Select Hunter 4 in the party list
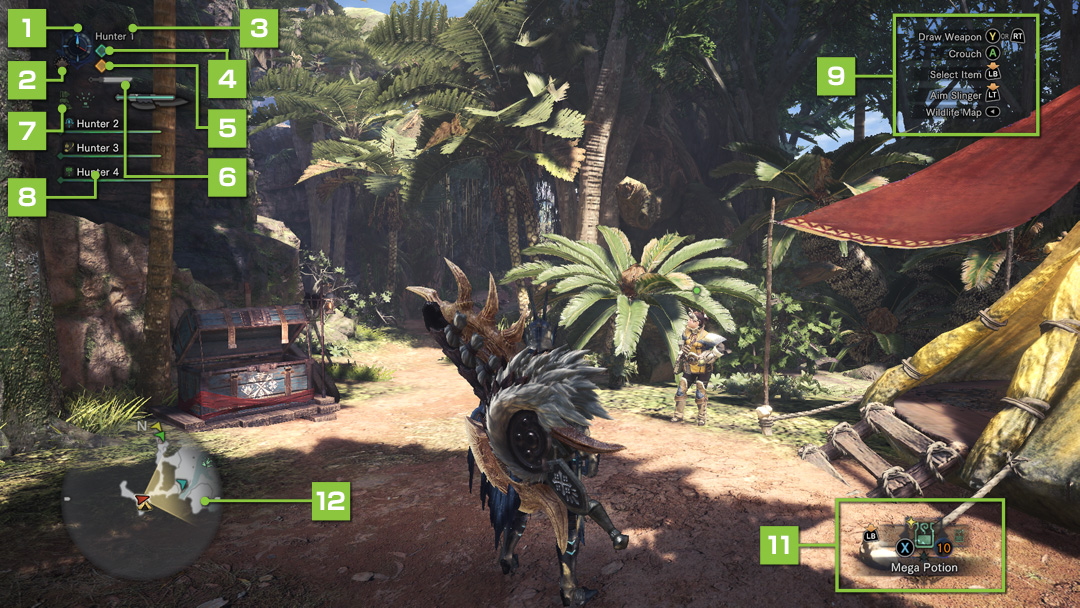Image resolution: width=1080 pixels, height=608 pixels. coord(98,172)
